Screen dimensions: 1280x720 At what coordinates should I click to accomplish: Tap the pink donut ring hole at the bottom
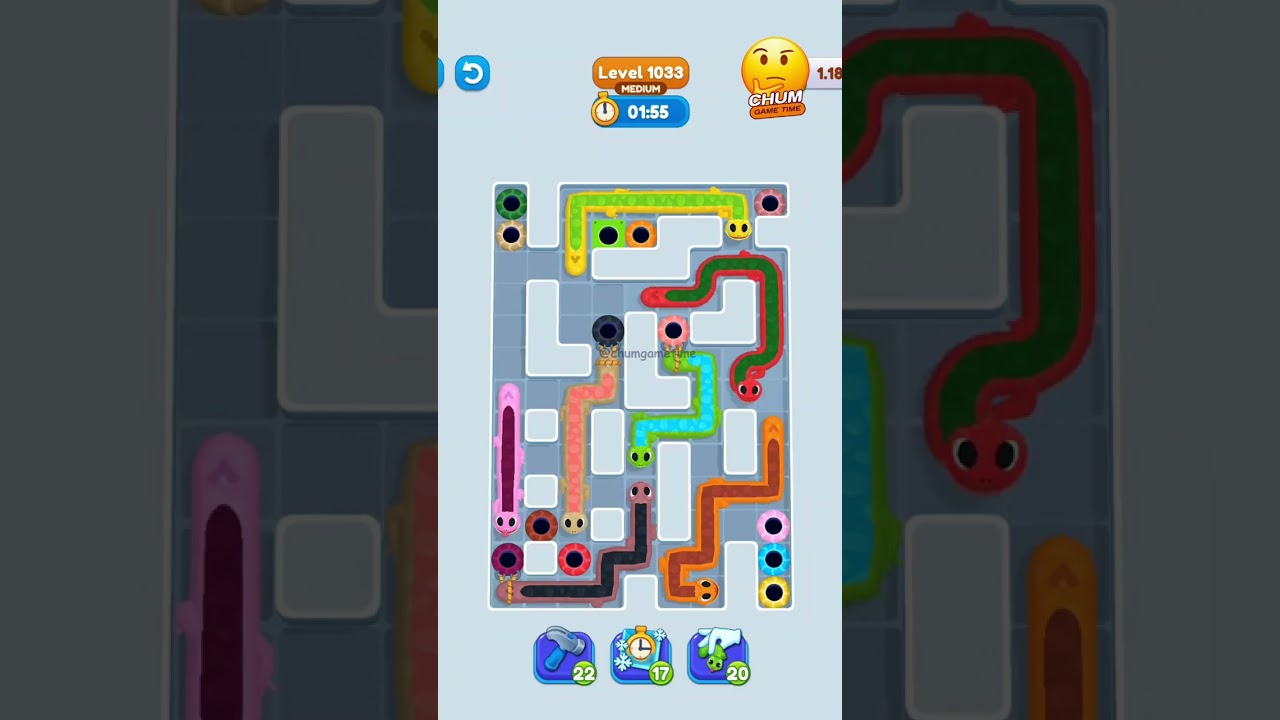click(772, 526)
